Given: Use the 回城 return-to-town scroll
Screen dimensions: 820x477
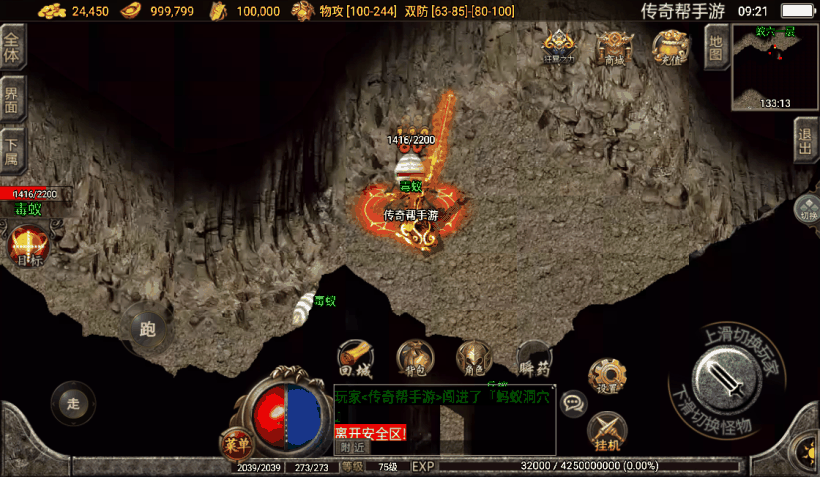Looking at the screenshot, I should pos(355,357).
